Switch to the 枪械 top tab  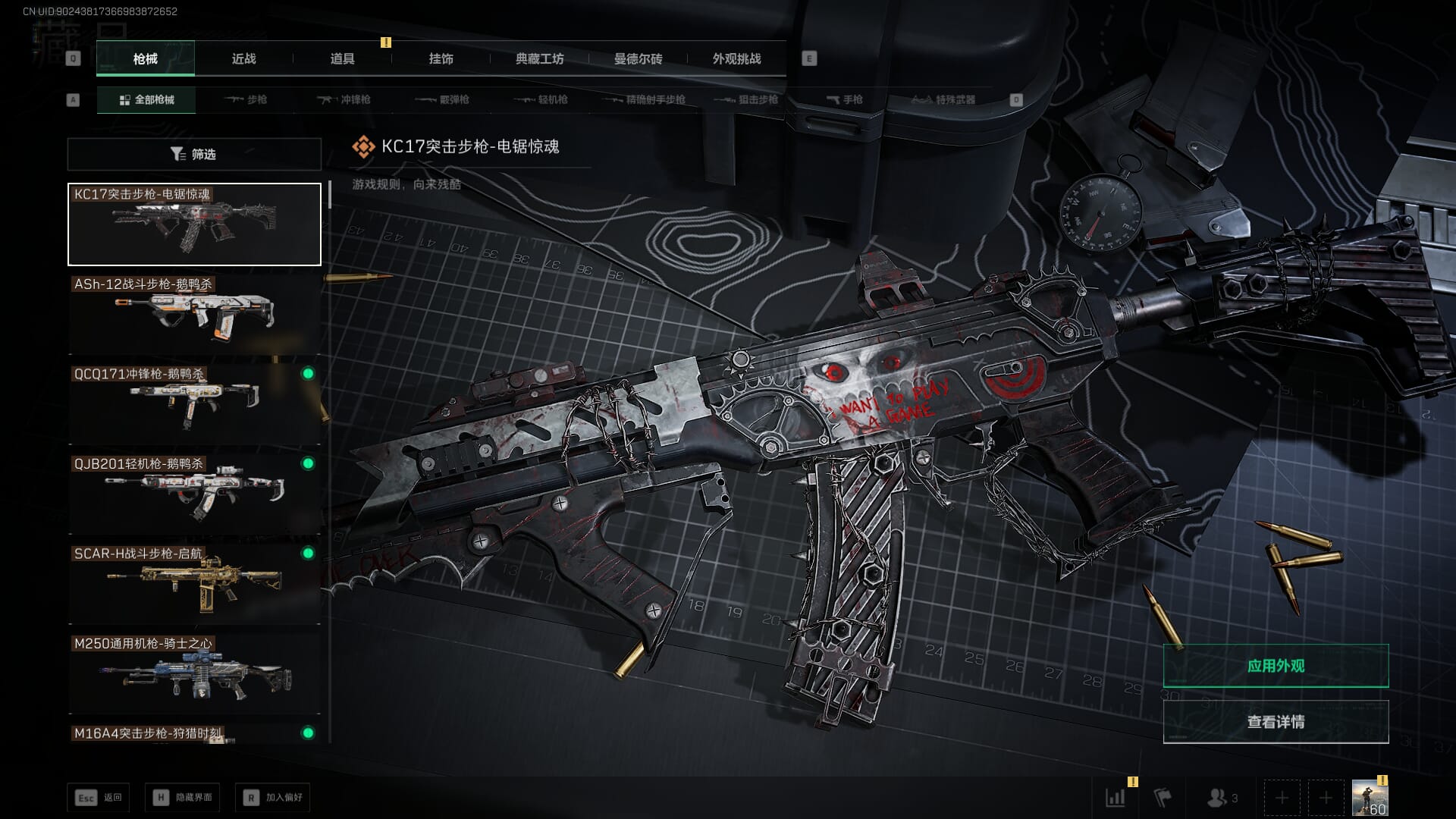[x=145, y=58]
